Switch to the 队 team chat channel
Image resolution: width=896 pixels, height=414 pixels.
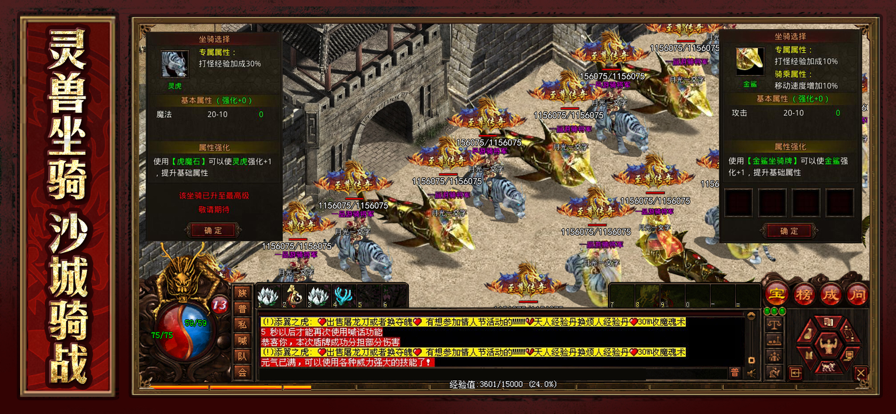tap(242, 356)
